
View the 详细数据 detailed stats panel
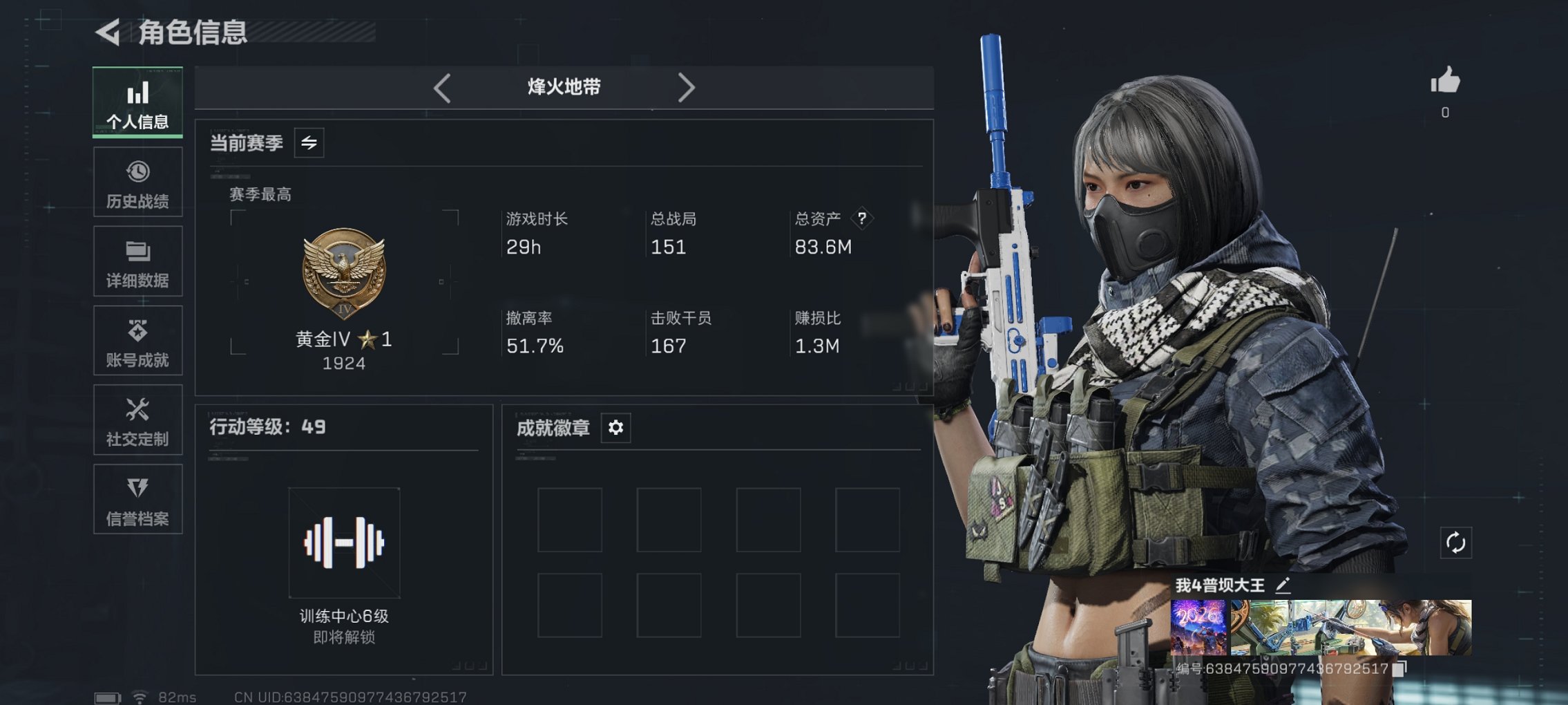(137, 261)
